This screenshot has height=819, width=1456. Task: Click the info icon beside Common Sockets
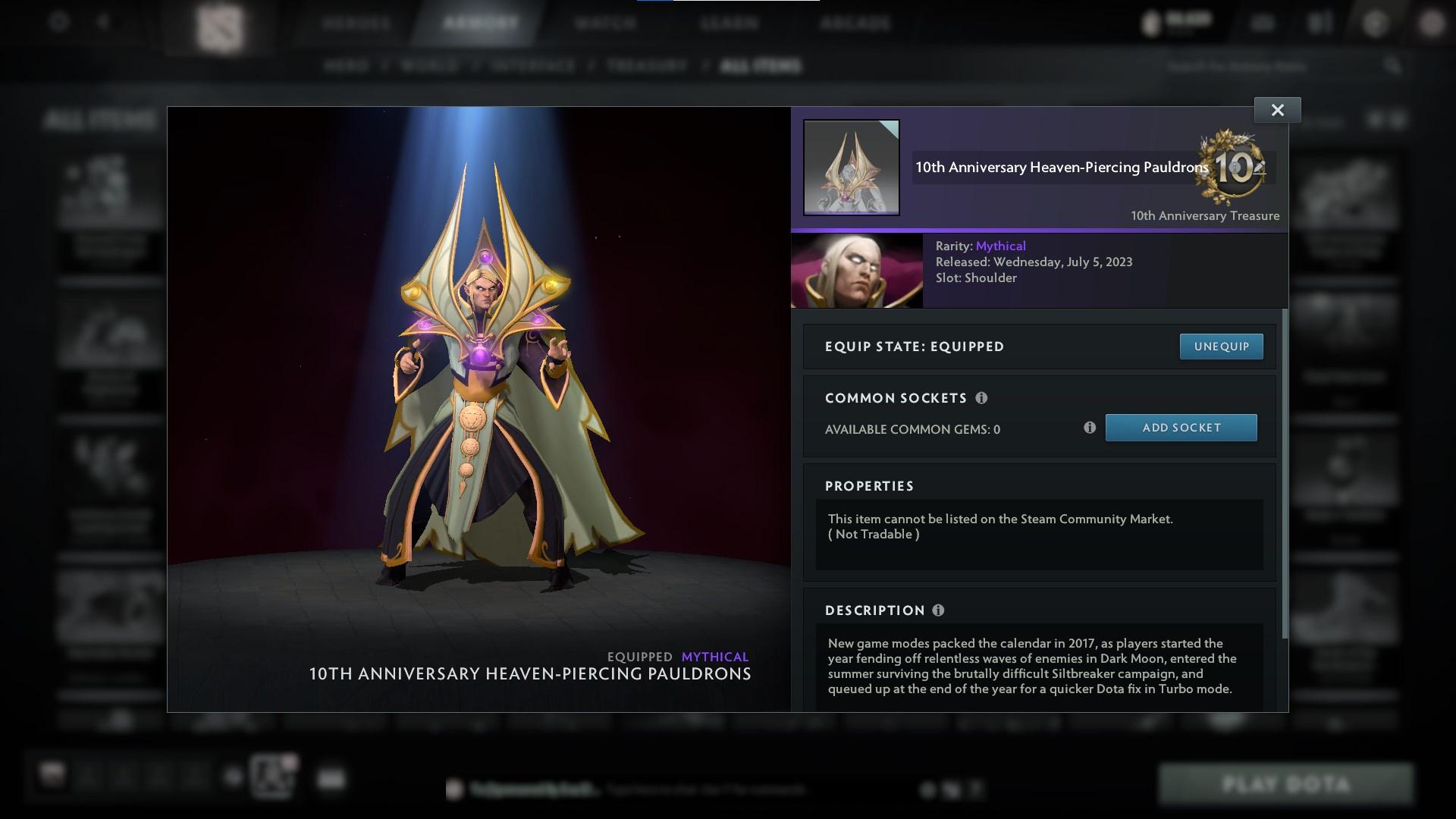click(x=983, y=398)
